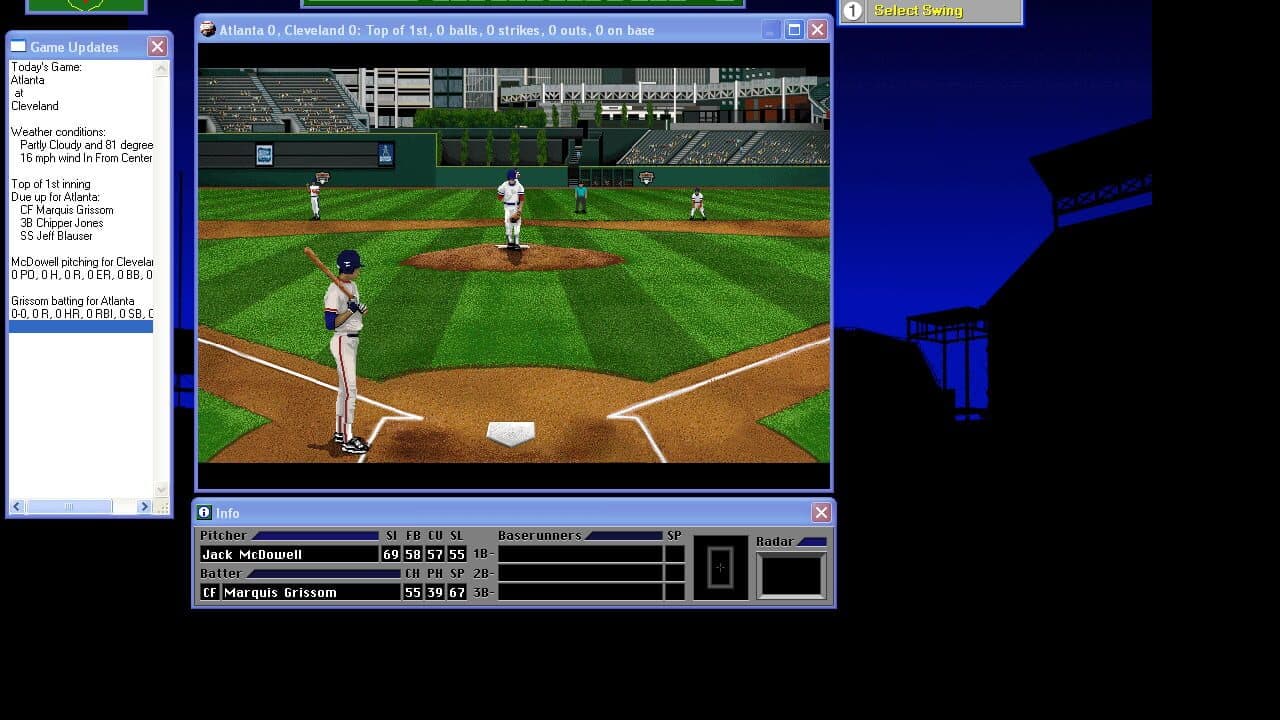The image size is (1280, 720).
Task: Click the stadium icon on the game window title bar
Action: point(207,29)
